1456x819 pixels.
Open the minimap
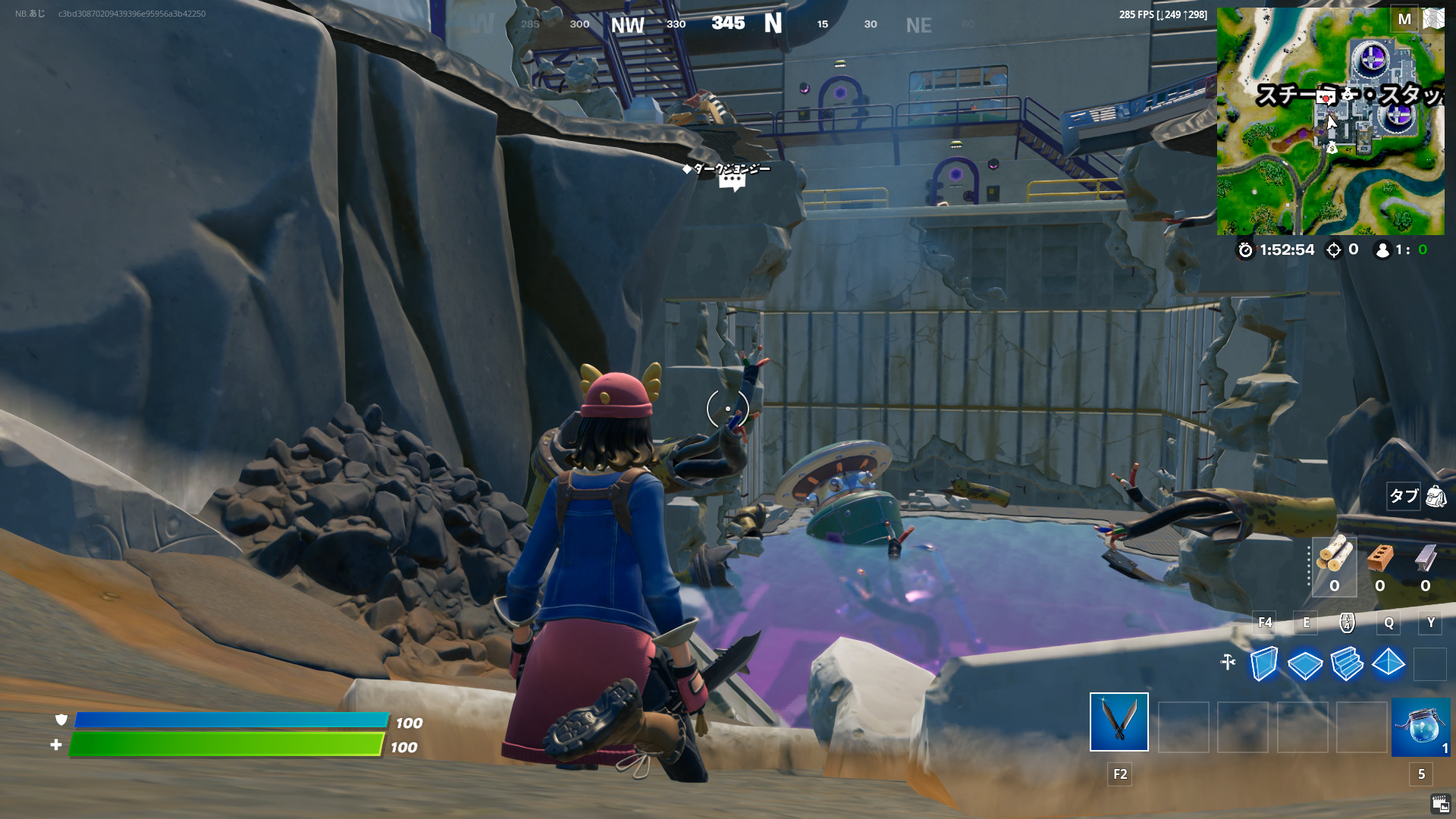pyautogui.click(x=1330, y=121)
